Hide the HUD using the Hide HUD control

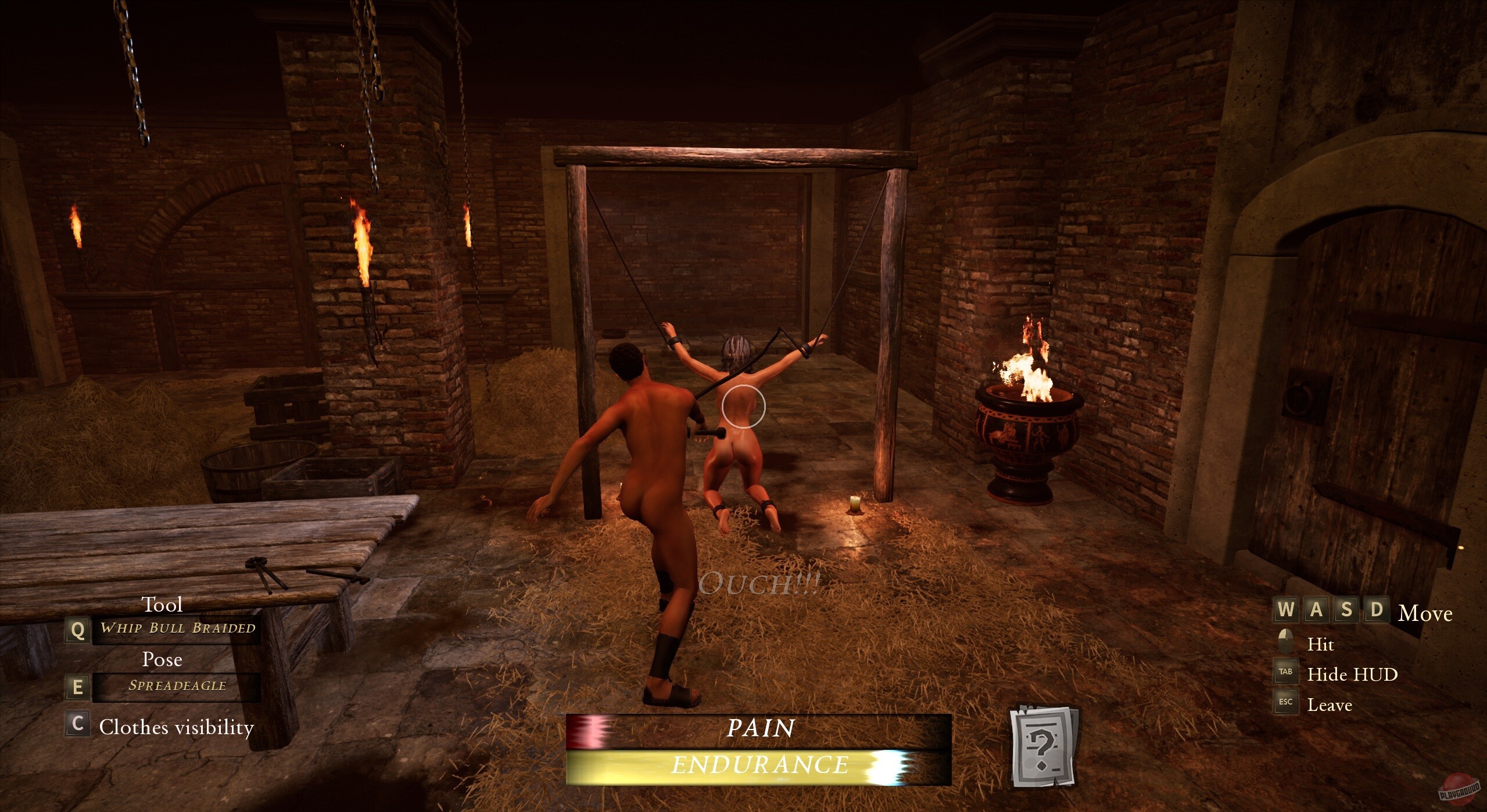(1353, 674)
